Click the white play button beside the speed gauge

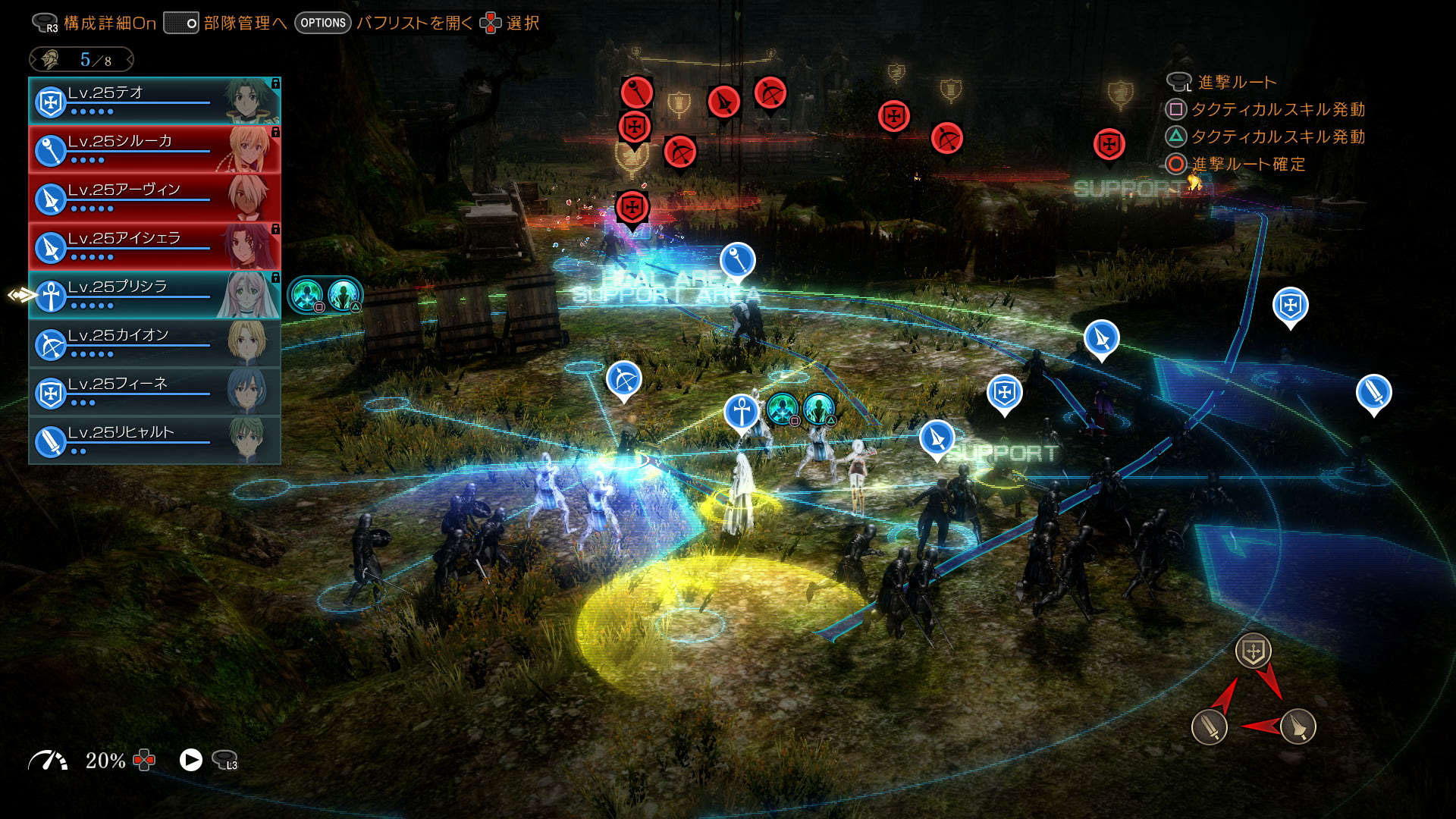coord(191,760)
